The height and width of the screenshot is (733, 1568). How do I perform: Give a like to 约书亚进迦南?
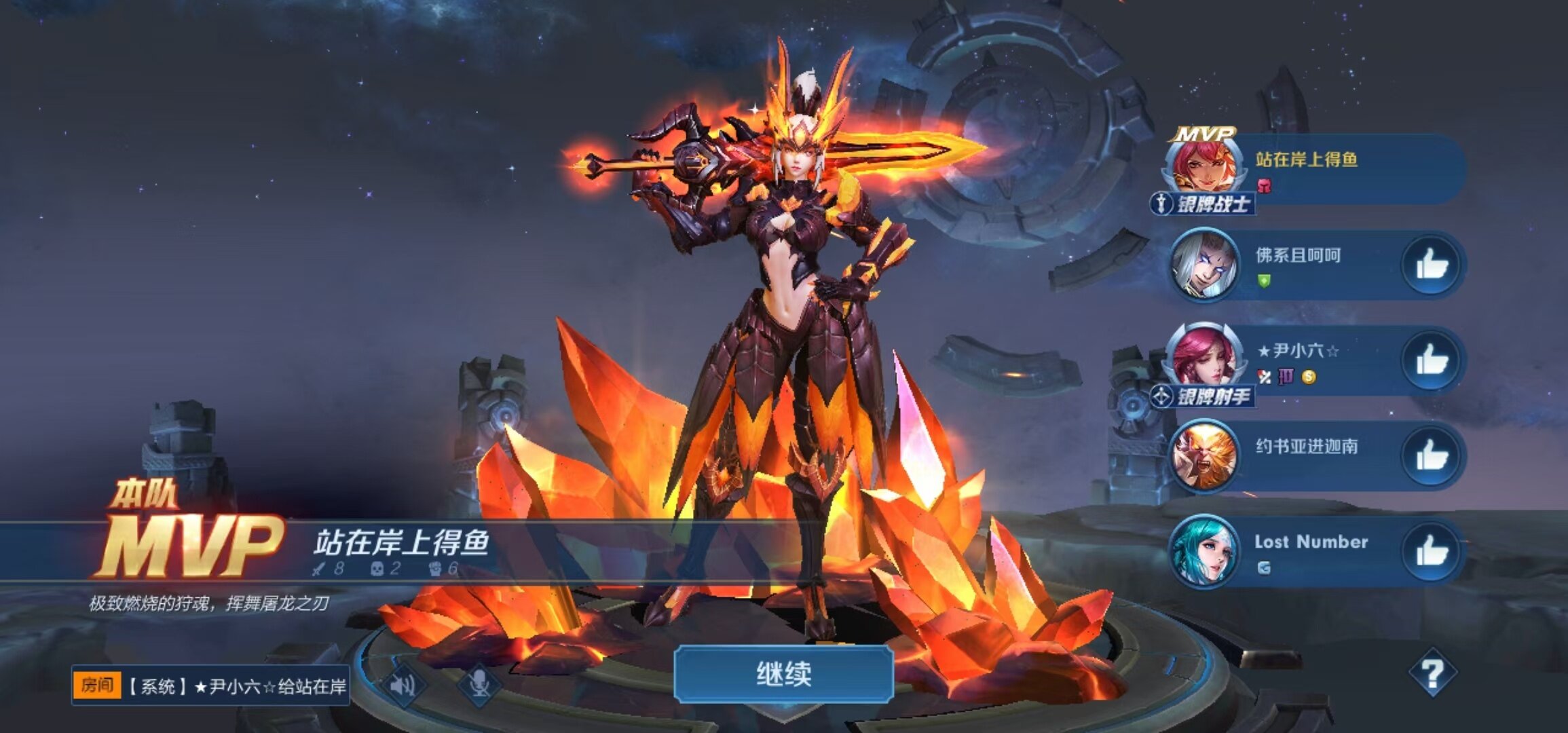click(1432, 455)
